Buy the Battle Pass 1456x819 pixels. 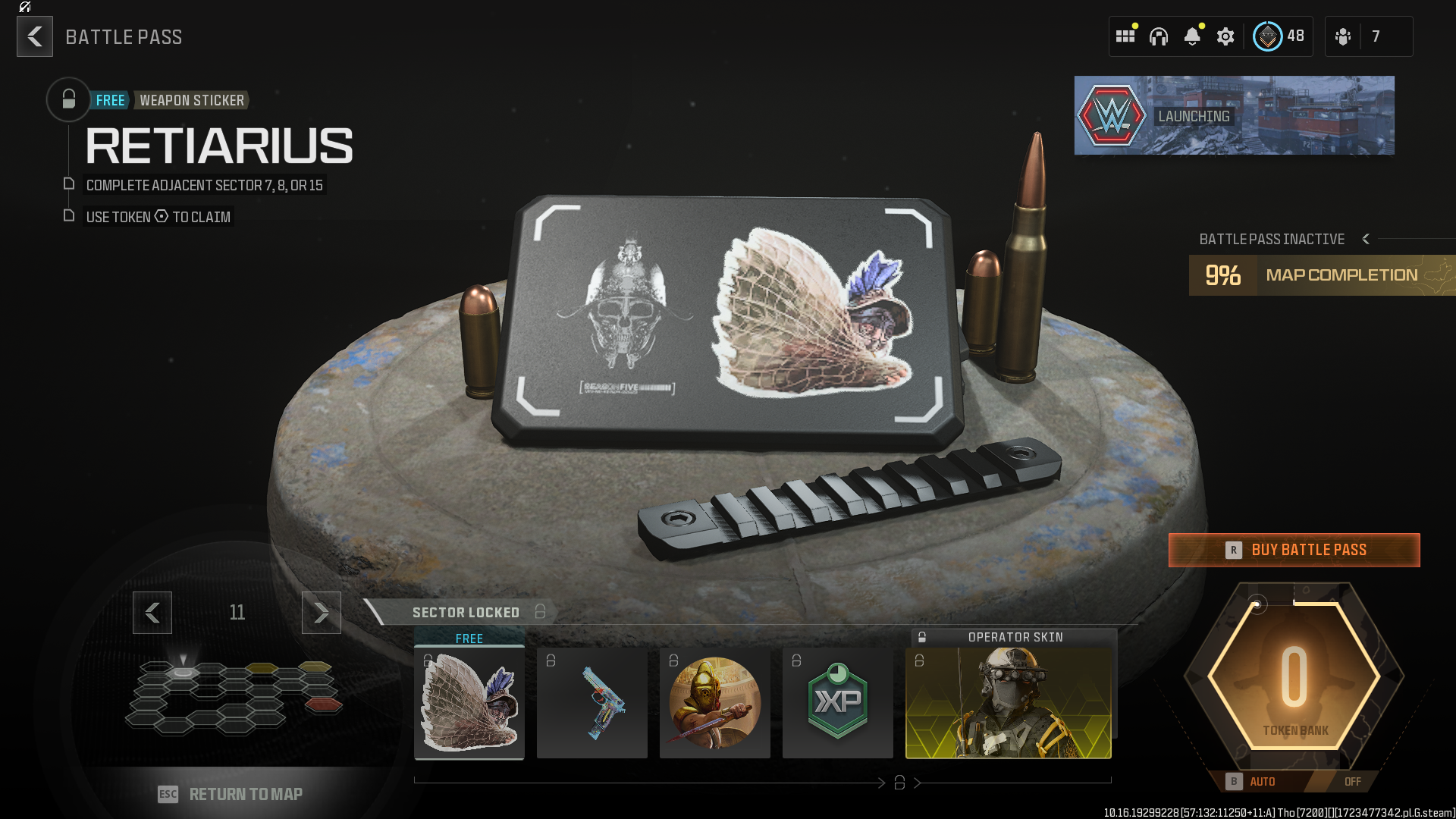(x=1294, y=550)
